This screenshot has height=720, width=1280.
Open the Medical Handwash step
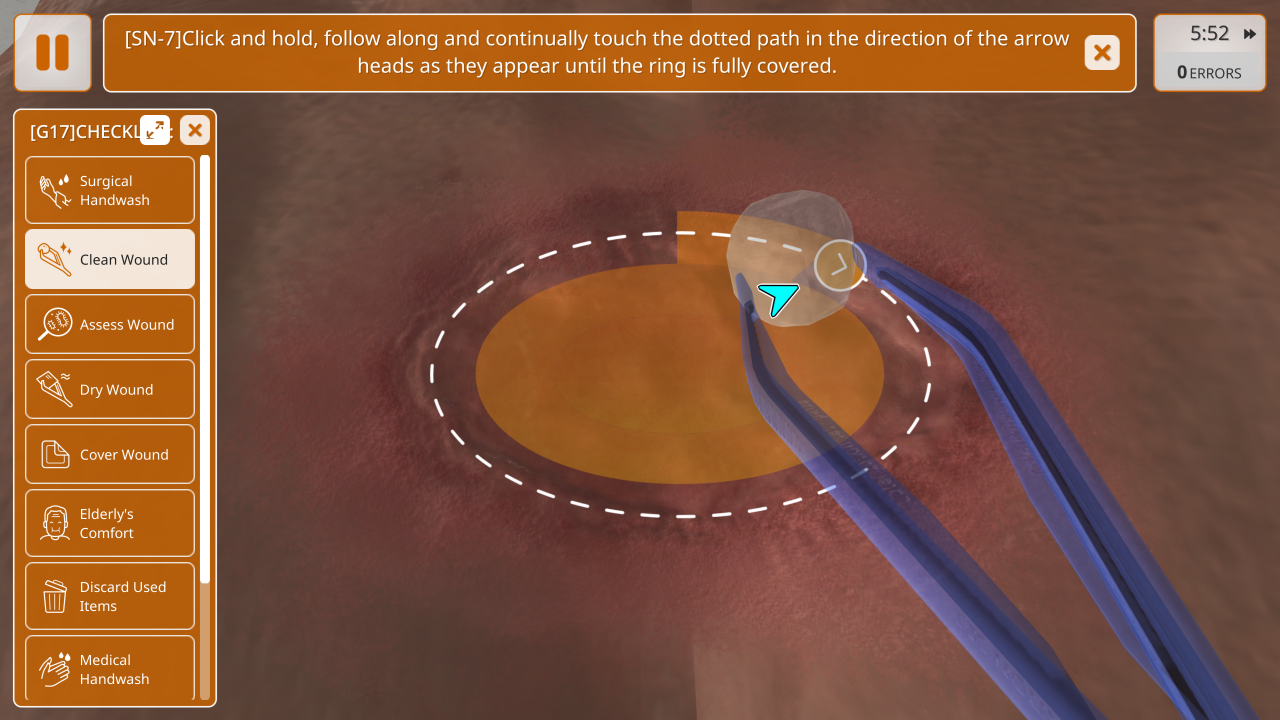110,668
